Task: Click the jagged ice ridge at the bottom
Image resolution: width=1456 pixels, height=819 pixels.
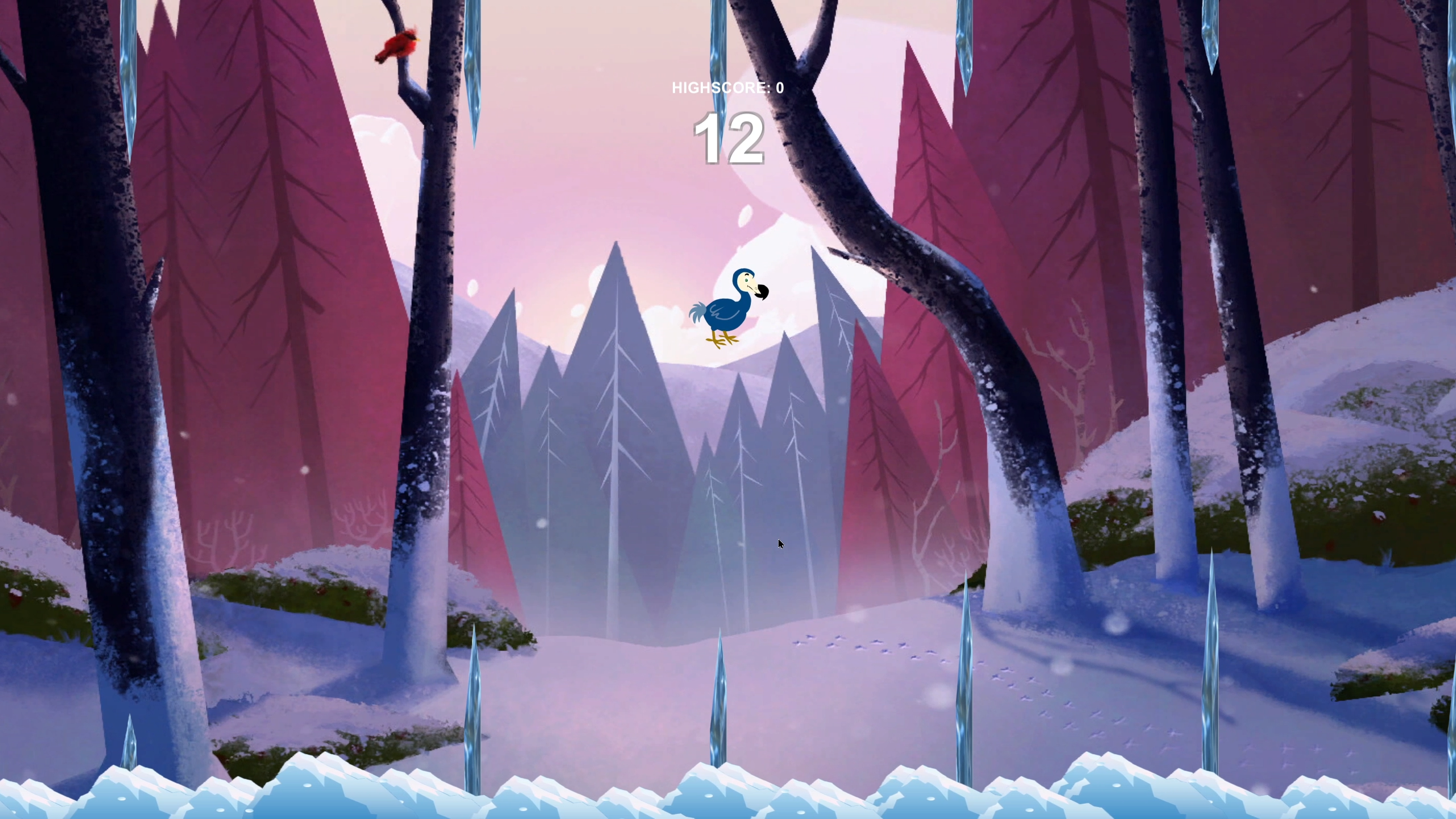Action: coord(728,796)
